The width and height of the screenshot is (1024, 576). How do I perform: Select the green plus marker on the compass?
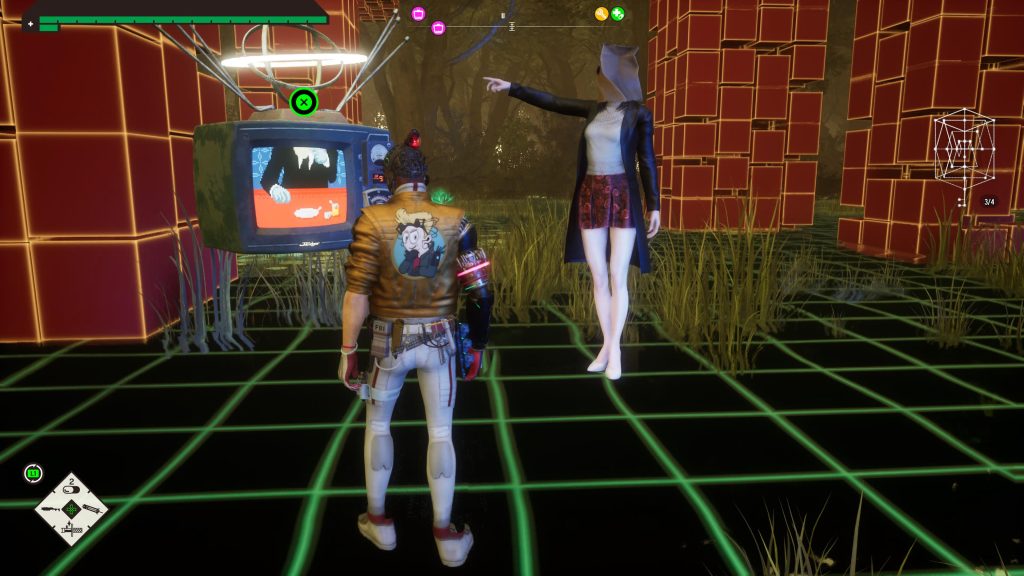(618, 14)
